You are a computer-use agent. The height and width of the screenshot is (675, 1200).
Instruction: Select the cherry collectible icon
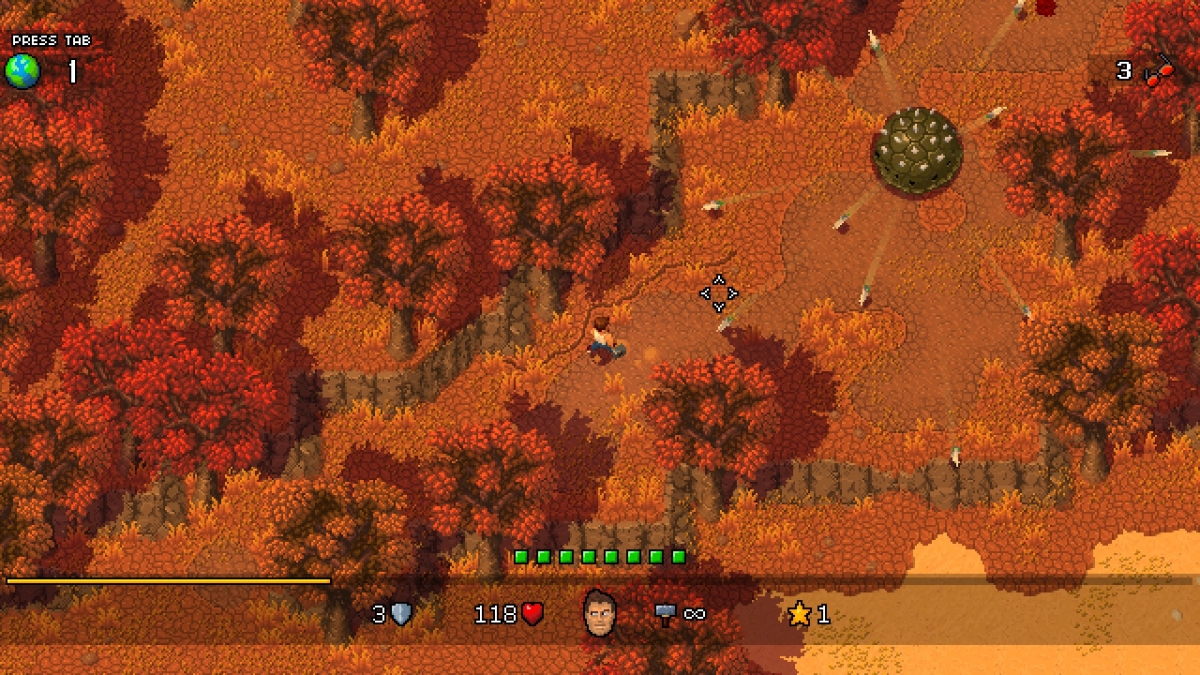click(x=1158, y=72)
